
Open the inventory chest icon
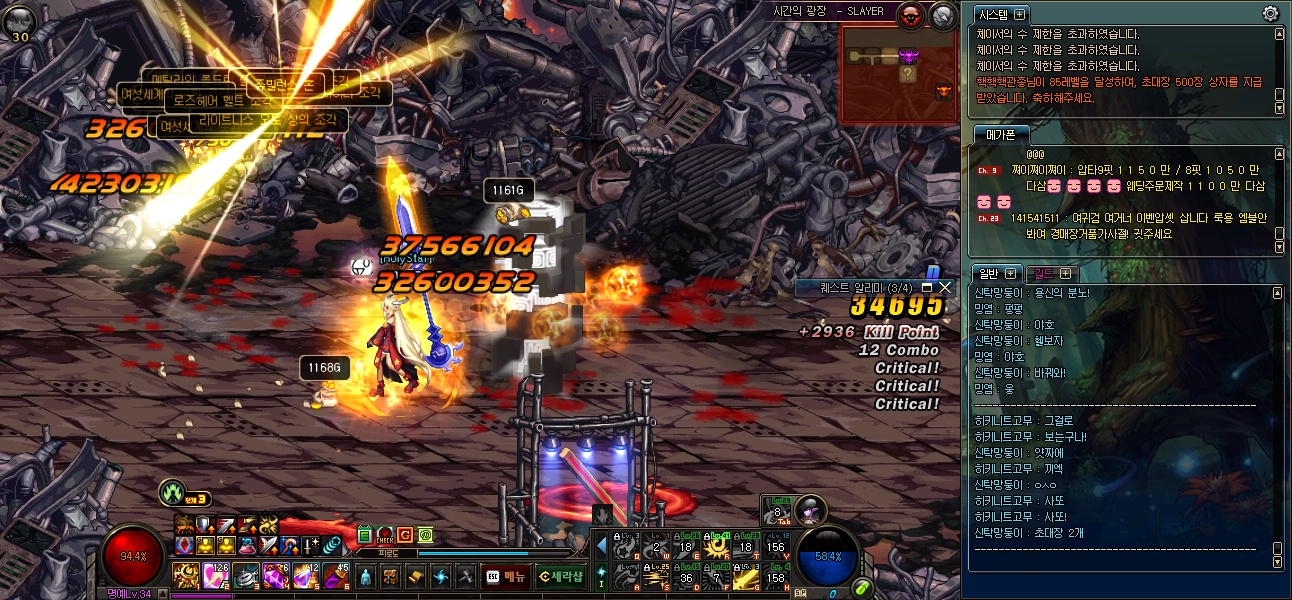390,577
